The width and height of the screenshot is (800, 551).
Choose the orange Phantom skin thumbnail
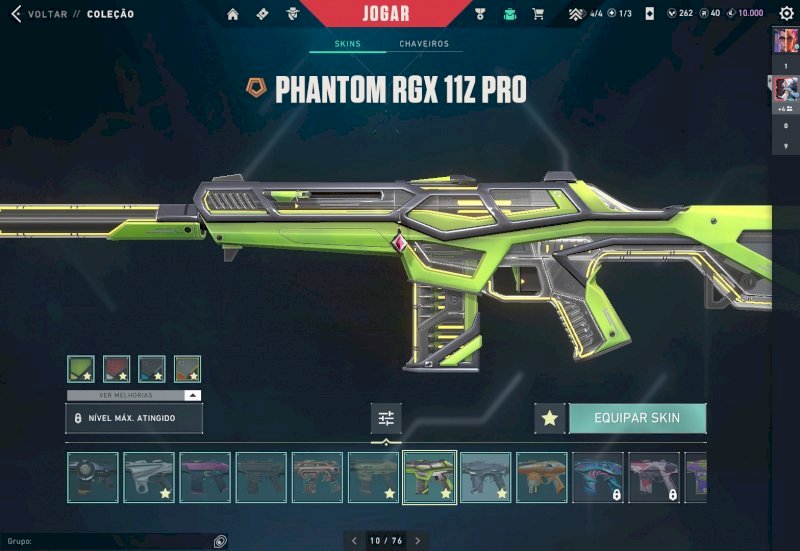pos(542,477)
